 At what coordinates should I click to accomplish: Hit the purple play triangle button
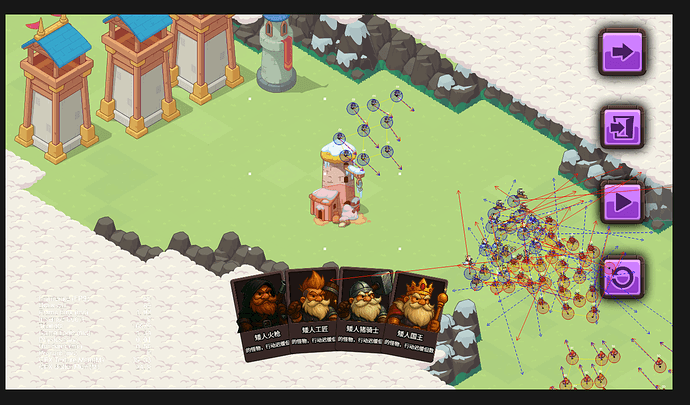[622, 201]
